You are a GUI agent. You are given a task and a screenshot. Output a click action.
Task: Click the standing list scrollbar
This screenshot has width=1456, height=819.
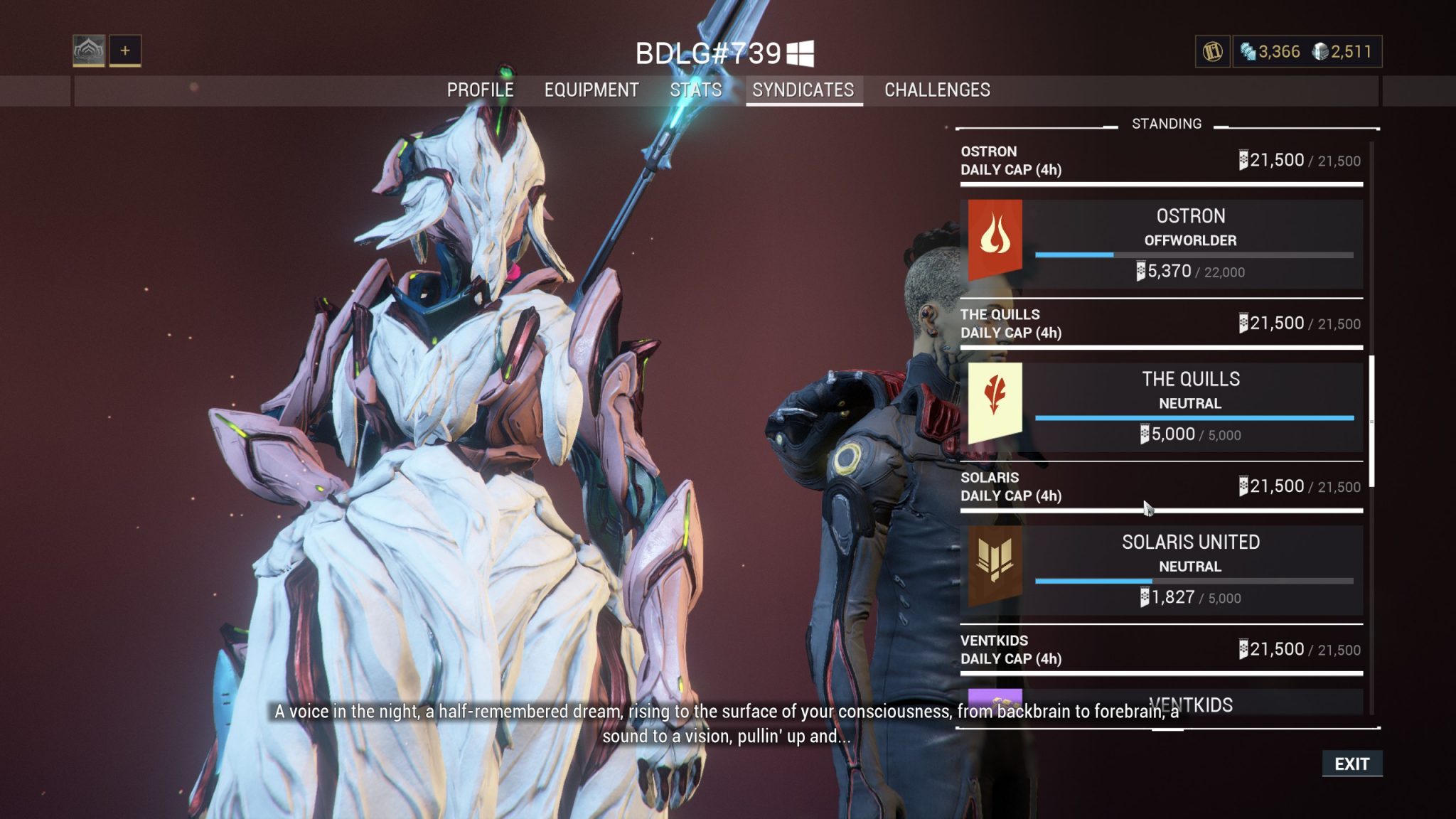point(1371,422)
